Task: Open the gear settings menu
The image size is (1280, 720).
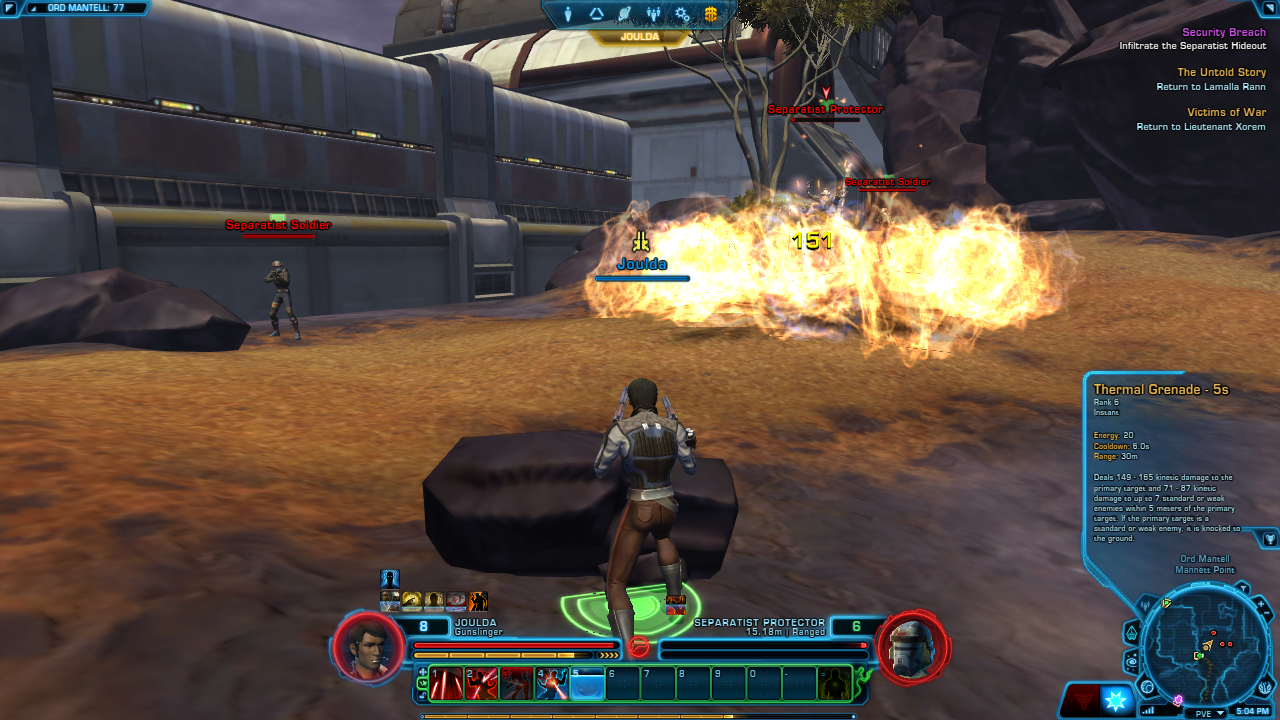Action: click(682, 14)
